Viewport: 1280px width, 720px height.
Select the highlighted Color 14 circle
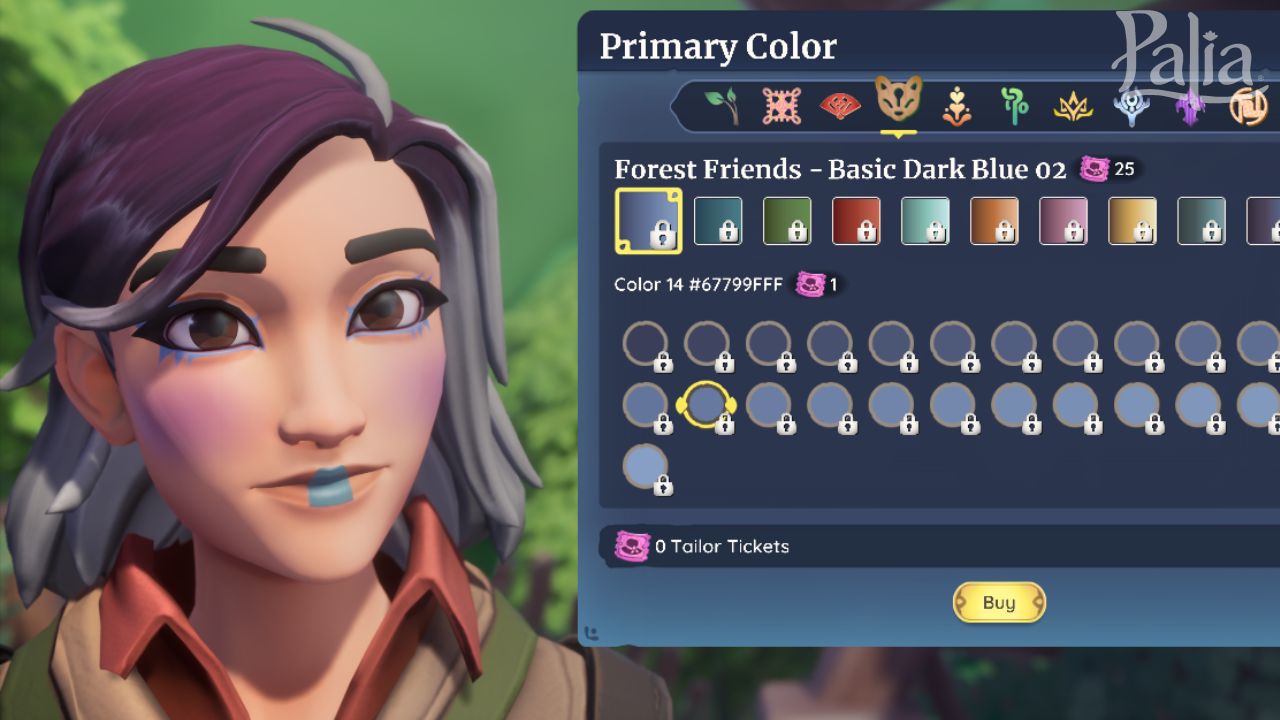(x=707, y=404)
